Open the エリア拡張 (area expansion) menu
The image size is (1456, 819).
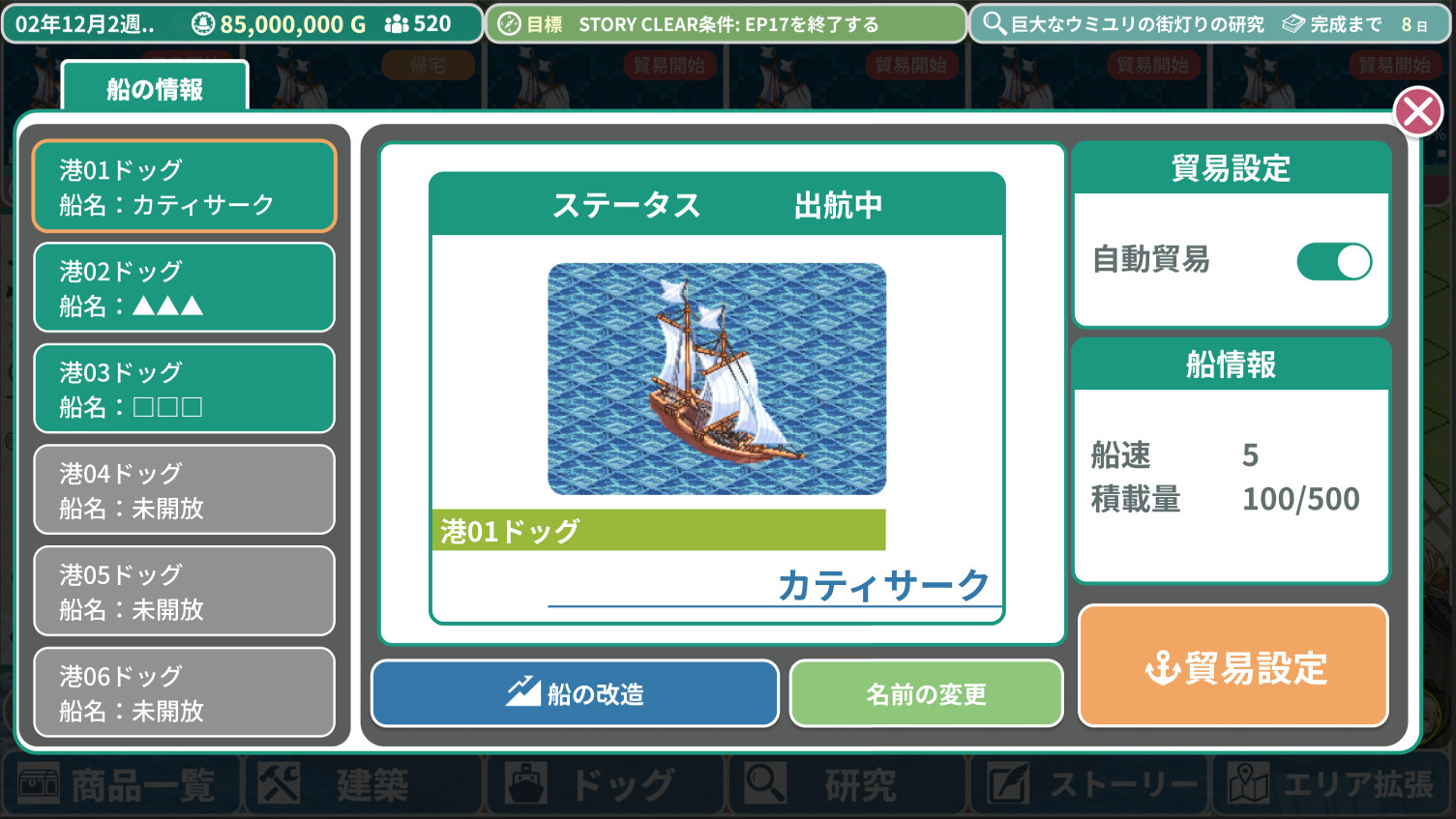(1335, 785)
